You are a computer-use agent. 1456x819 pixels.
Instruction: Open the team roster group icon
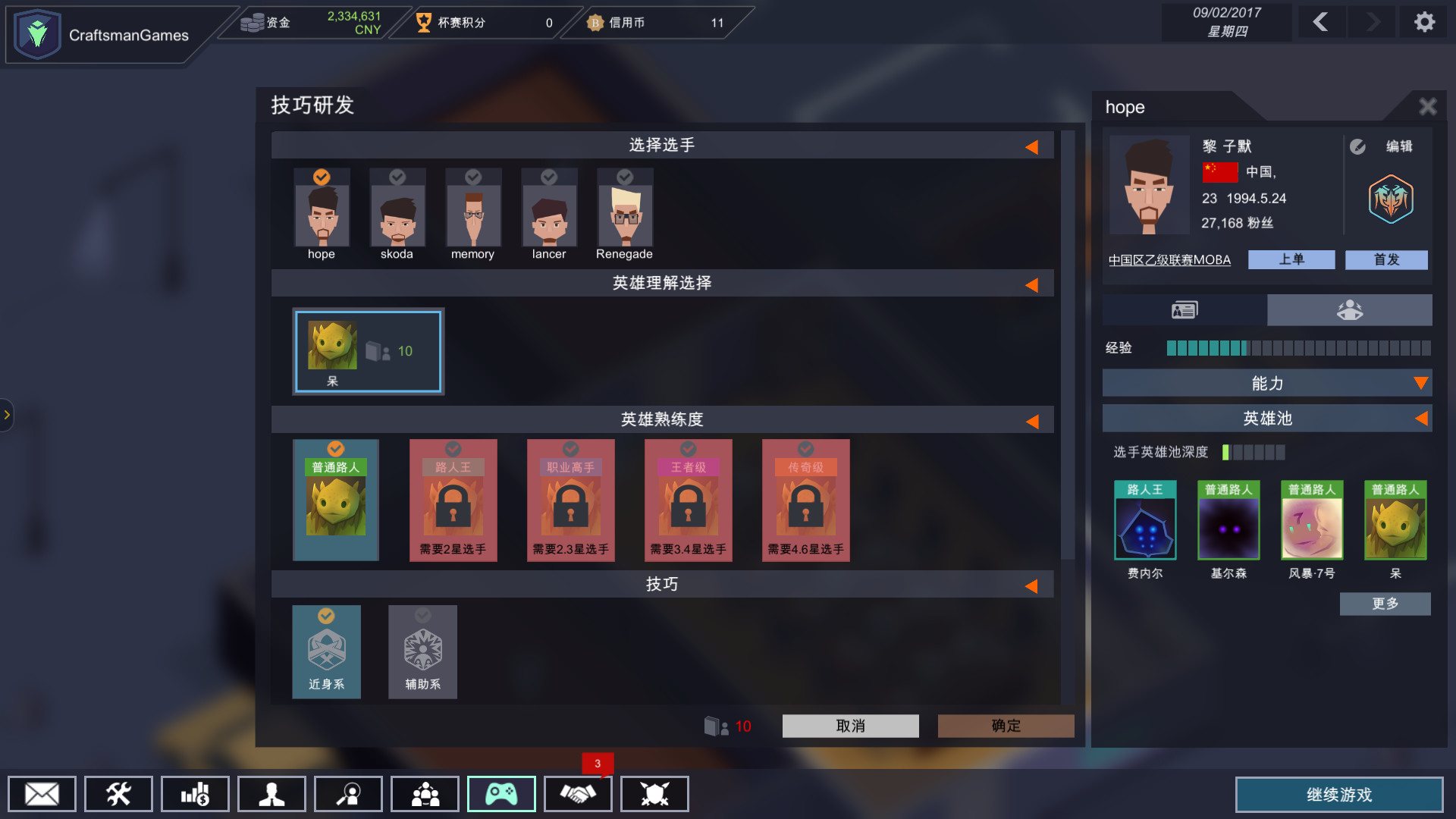tap(425, 793)
